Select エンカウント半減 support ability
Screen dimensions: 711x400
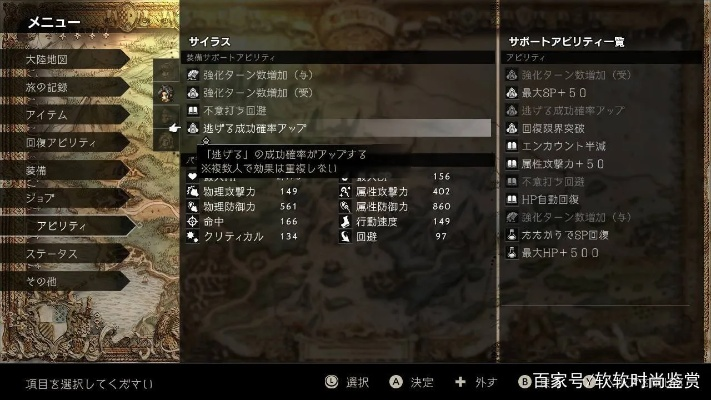coord(567,146)
